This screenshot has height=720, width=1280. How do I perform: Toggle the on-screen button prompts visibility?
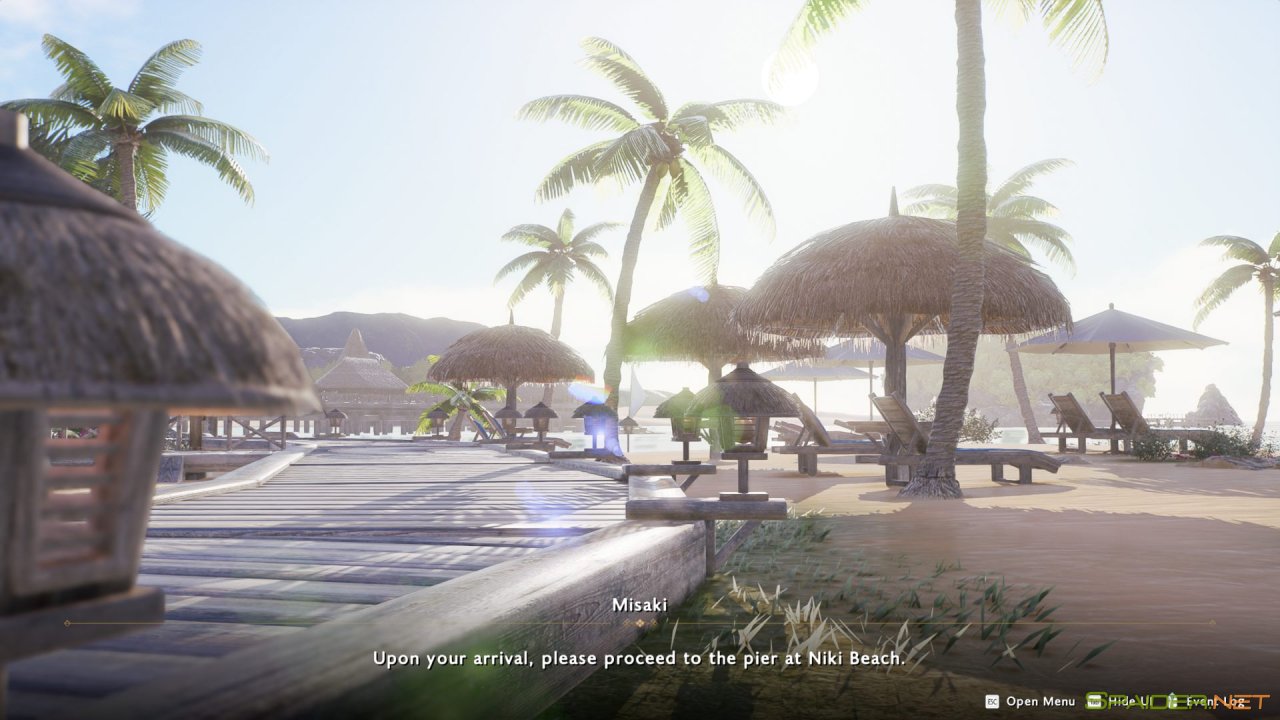pos(1130,702)
